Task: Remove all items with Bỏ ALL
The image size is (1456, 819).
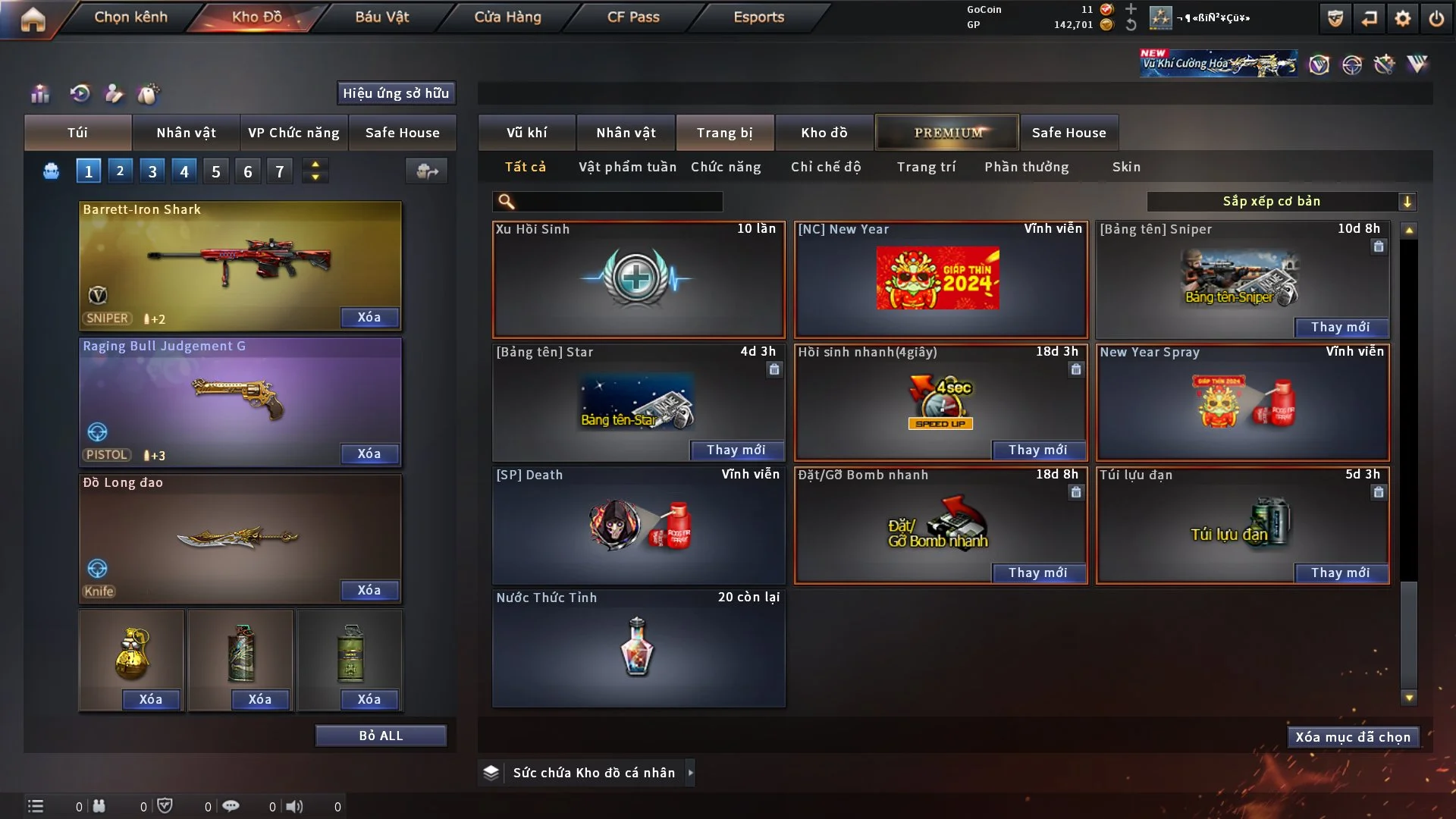Action: pos(381,736)
